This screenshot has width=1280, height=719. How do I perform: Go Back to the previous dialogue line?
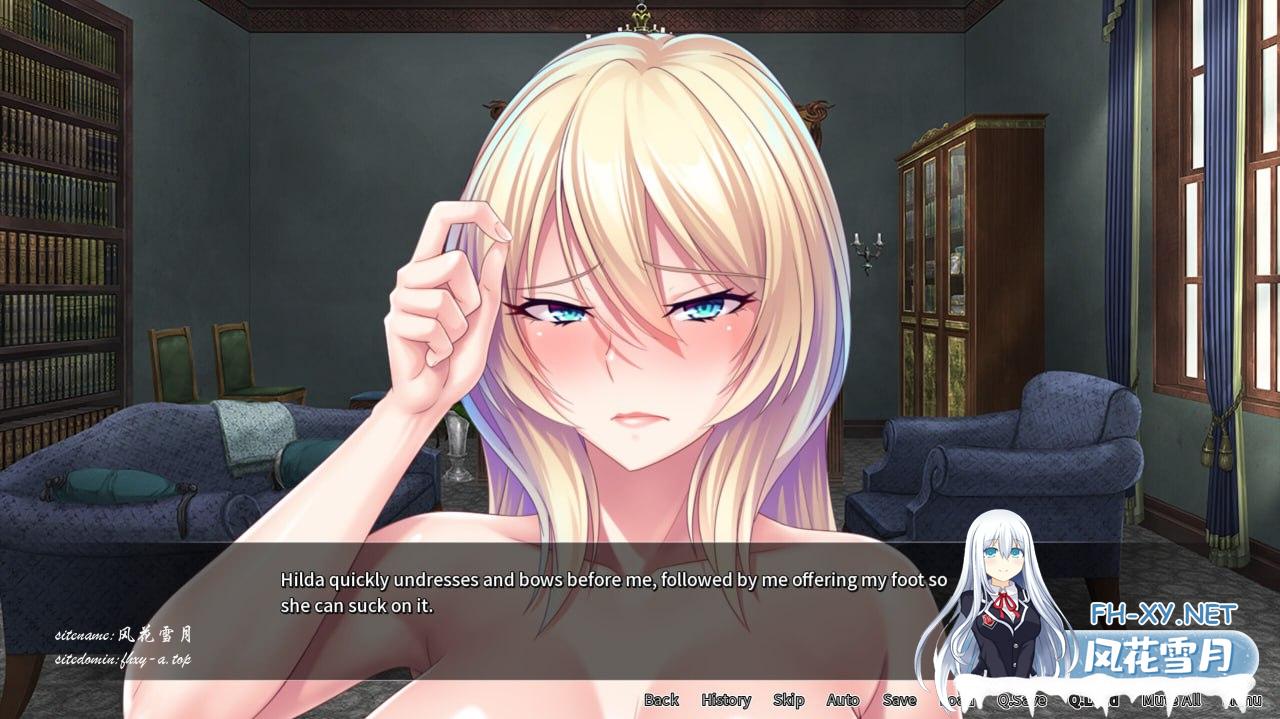[x=661, y=700]
